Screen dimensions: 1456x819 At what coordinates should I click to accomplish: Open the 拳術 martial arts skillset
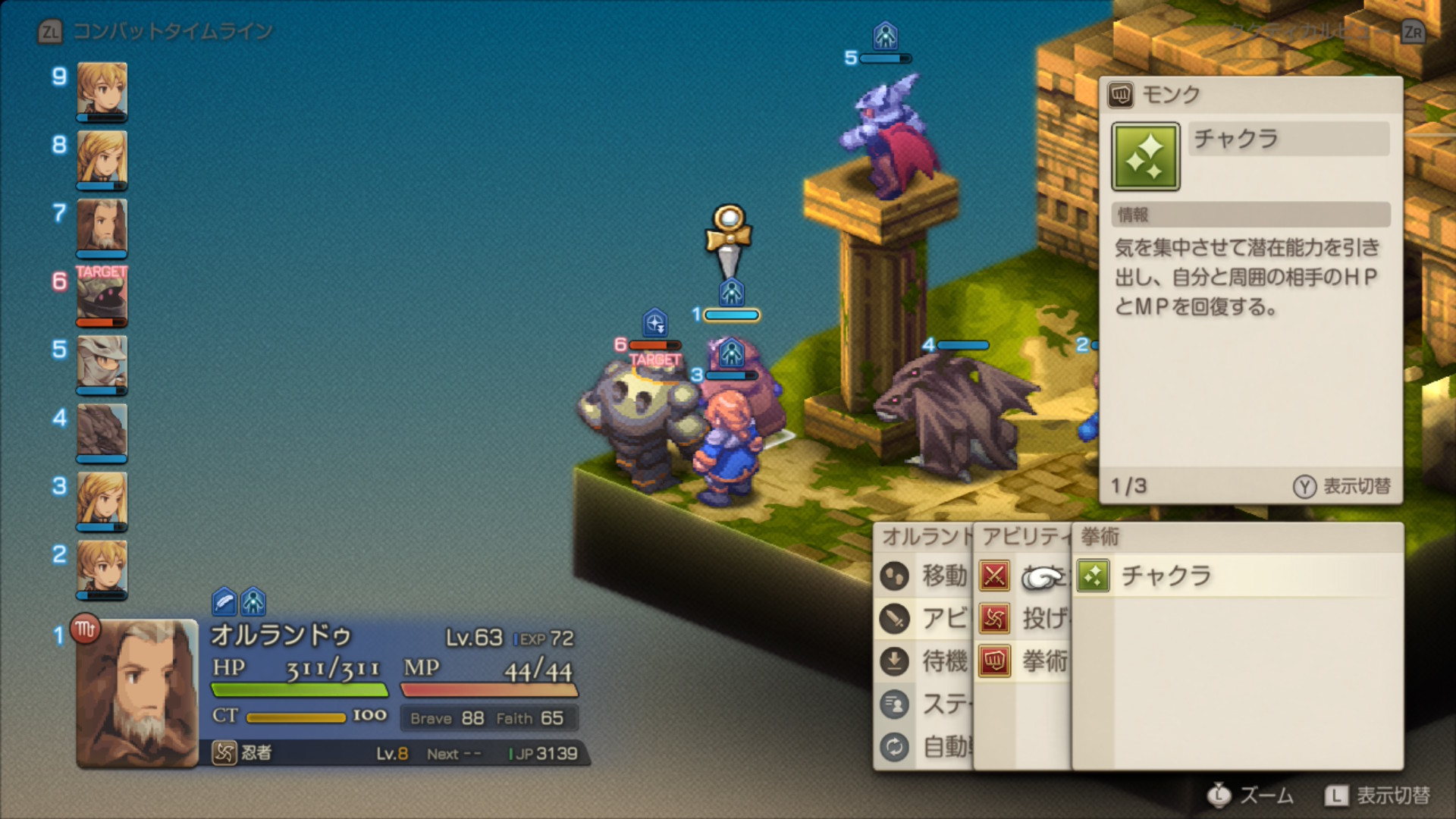click(1025, 661)
